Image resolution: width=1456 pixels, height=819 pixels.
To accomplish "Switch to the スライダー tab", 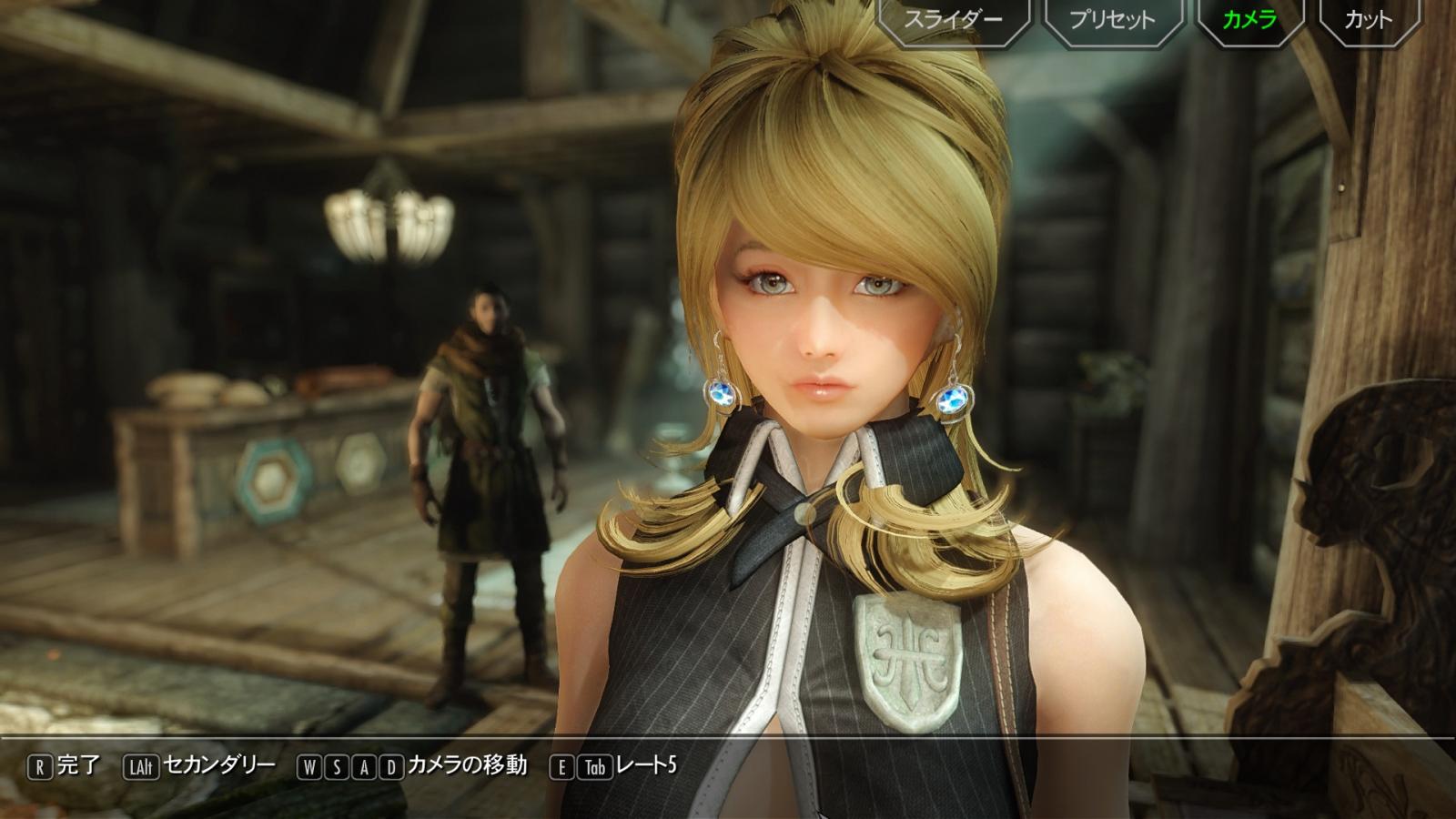I will tap(953, 20).
